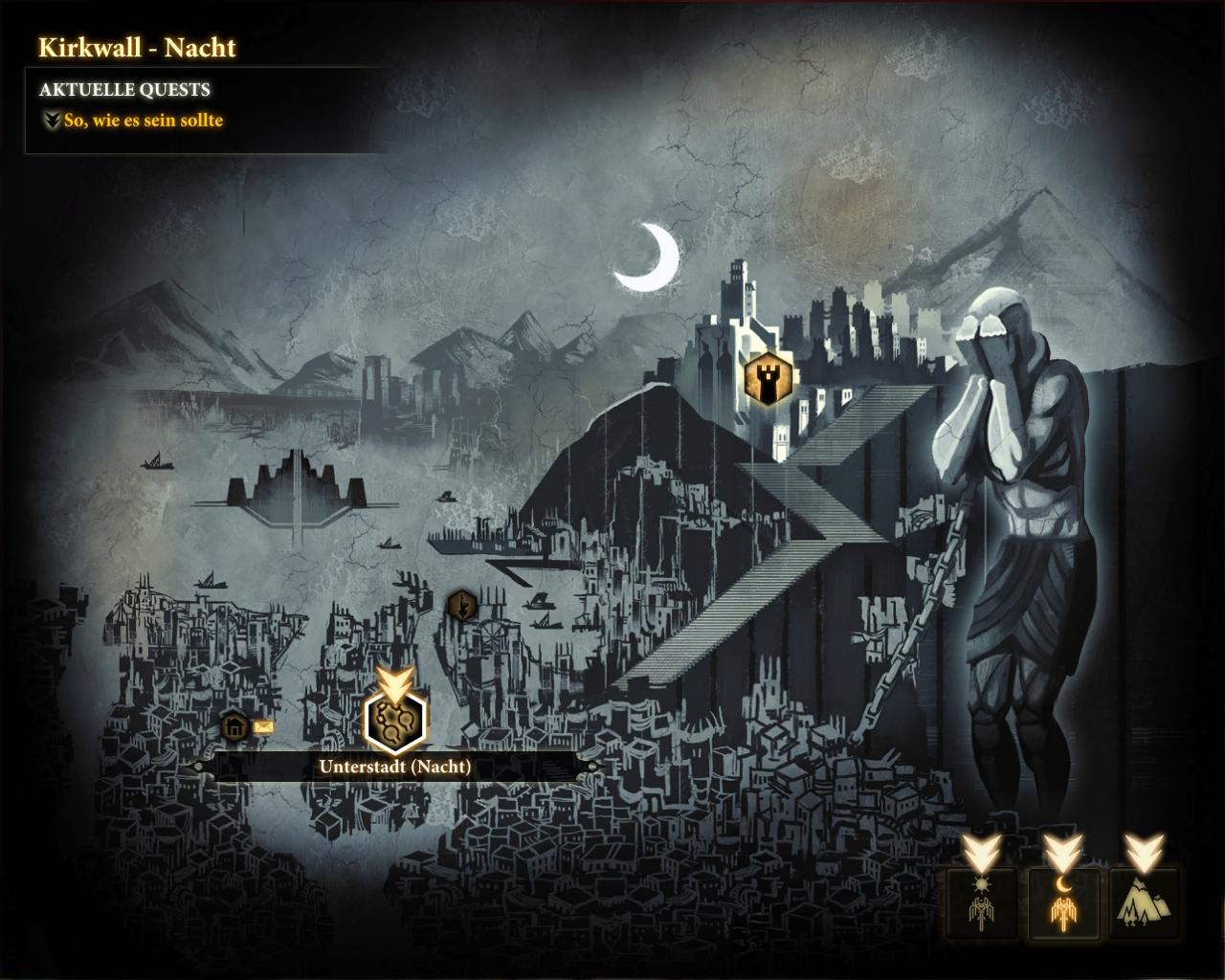The image size is (1225, 980).
Task: Go to the house icon marker
Action: (x=234, y=727)
